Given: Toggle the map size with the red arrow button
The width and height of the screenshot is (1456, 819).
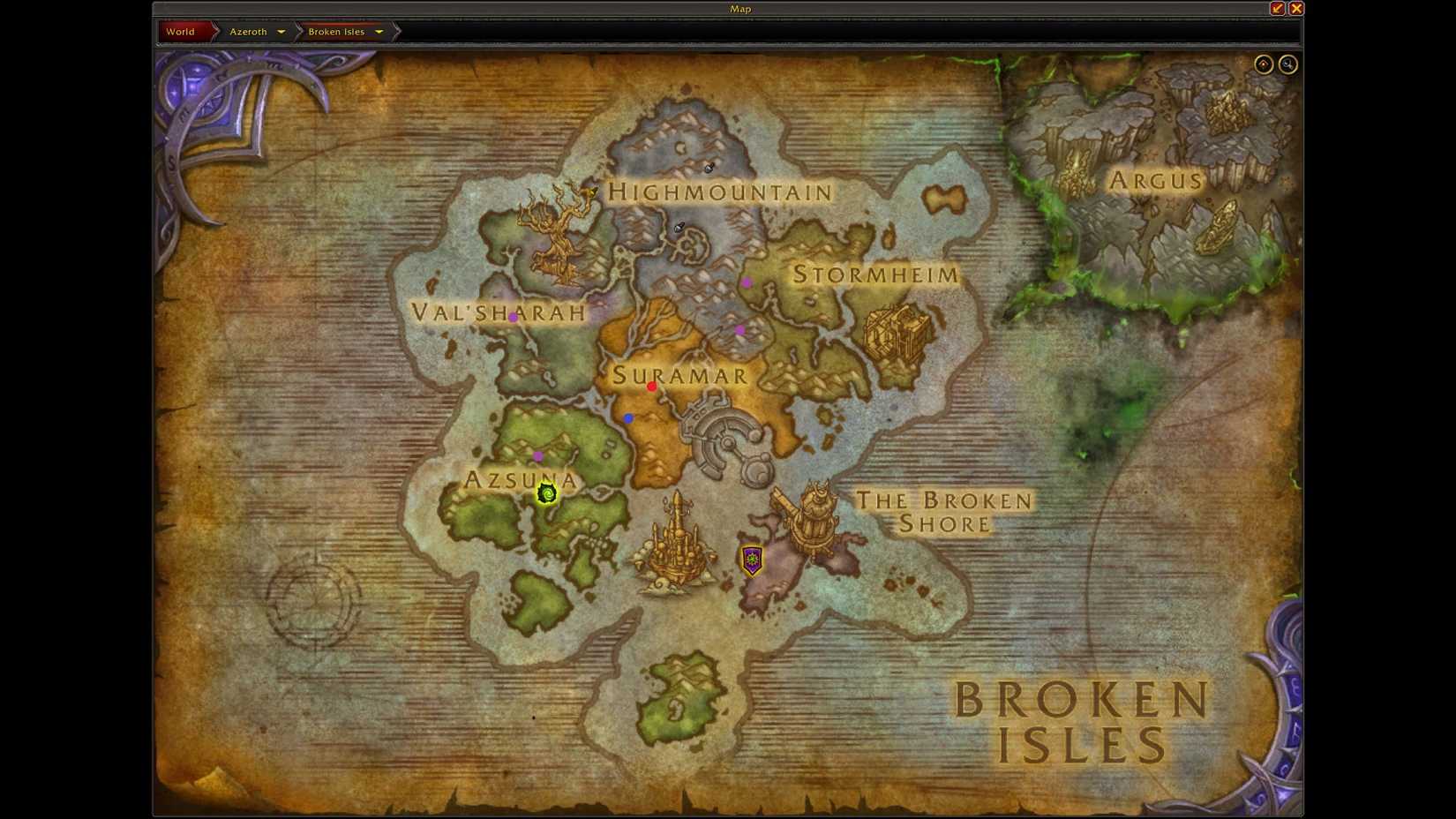Looking at the screenshot, I should [1276, 8].
